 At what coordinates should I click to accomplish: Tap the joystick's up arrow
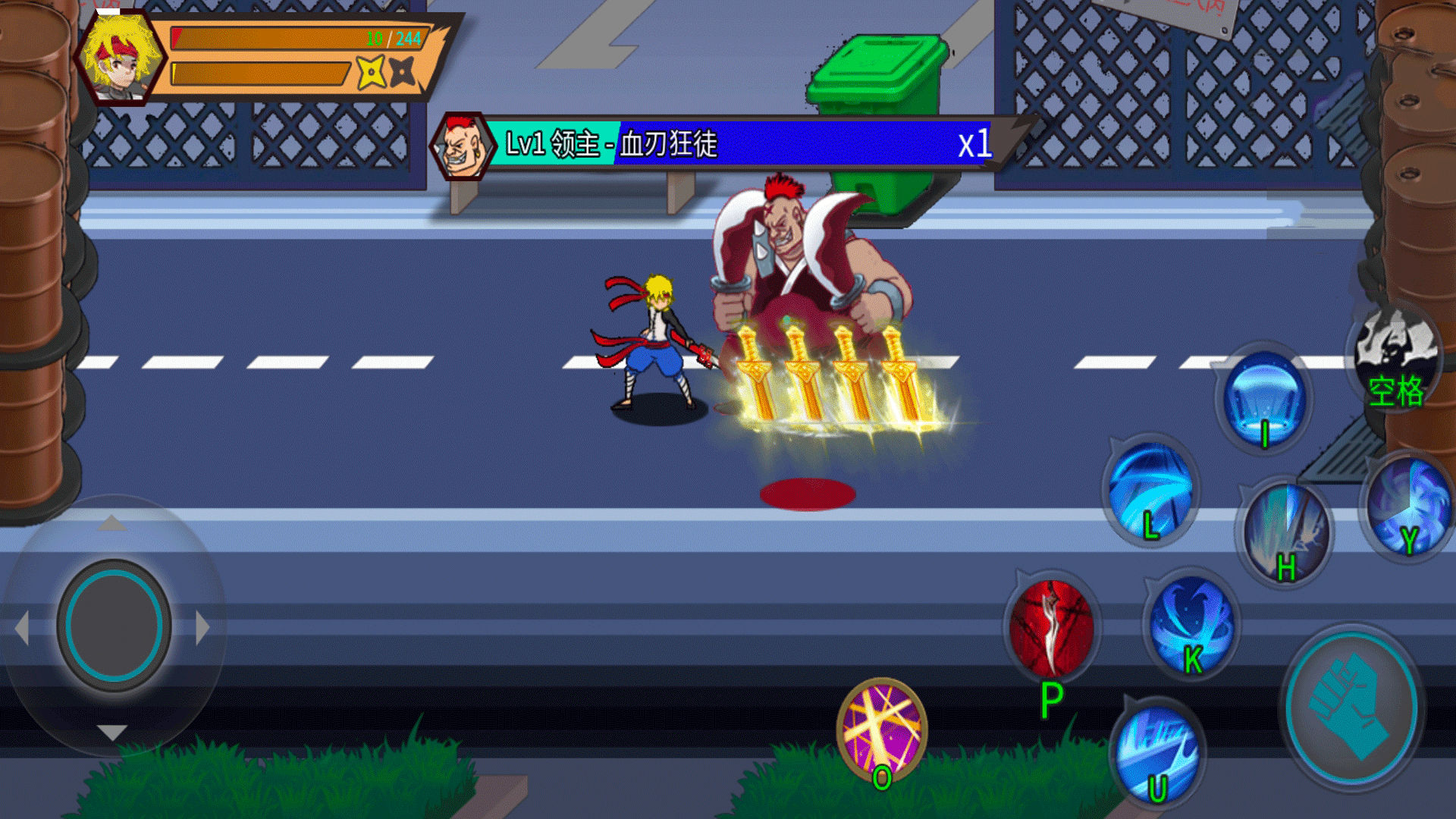pos(112,522)
